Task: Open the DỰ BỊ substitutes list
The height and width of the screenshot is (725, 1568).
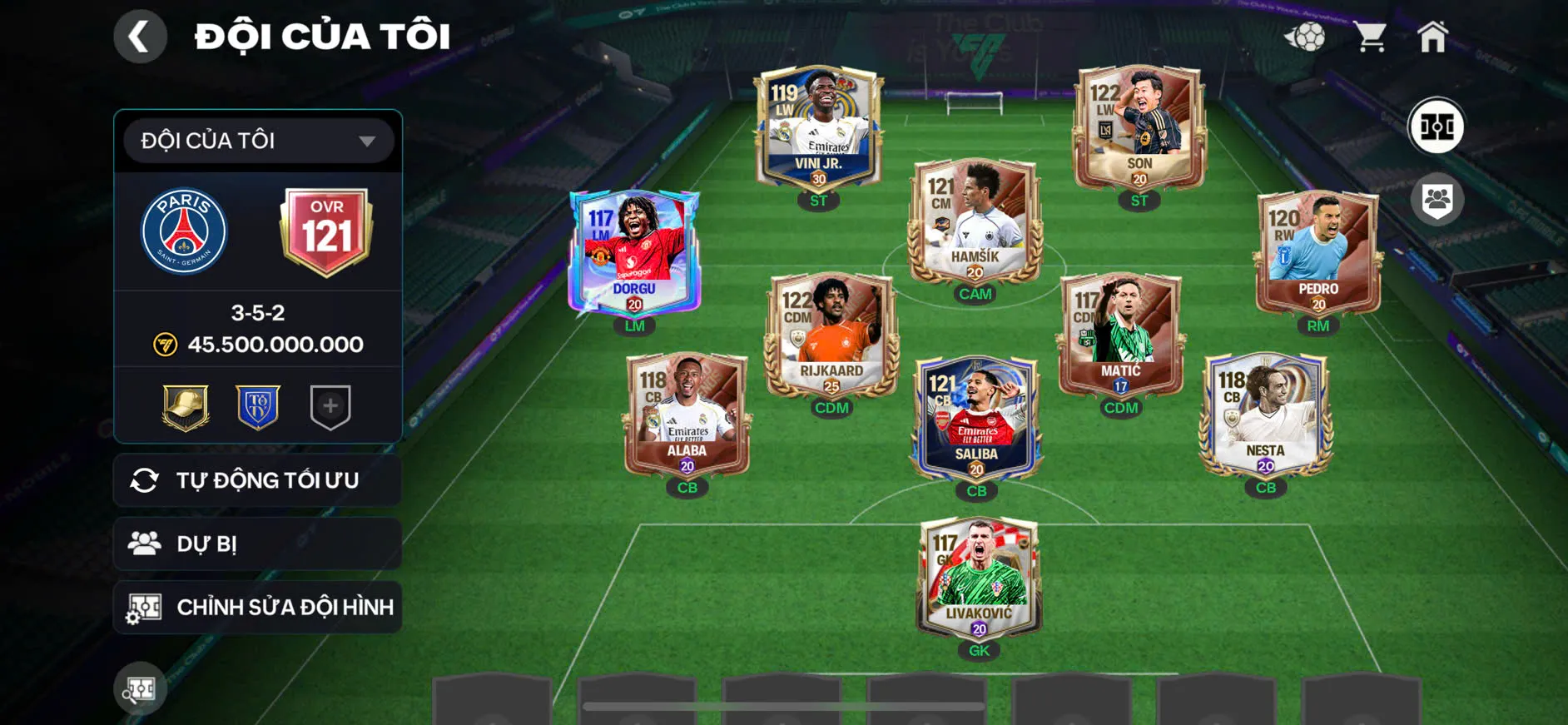Action: click(258, 544)
